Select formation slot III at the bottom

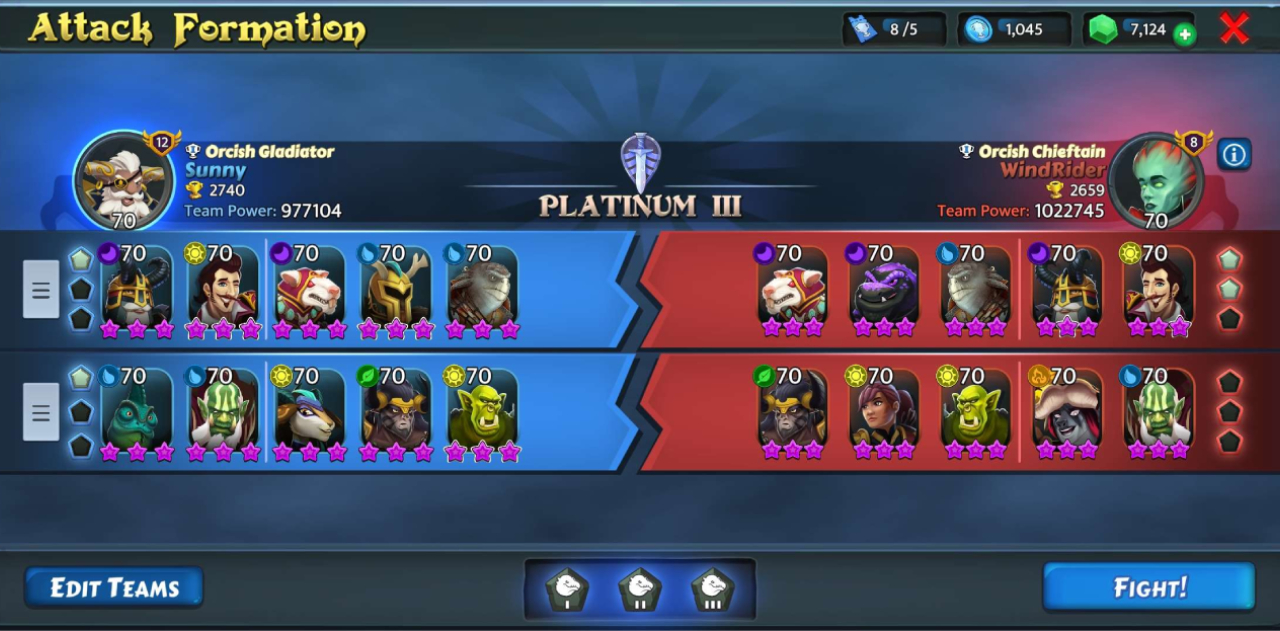click(712, 590)
